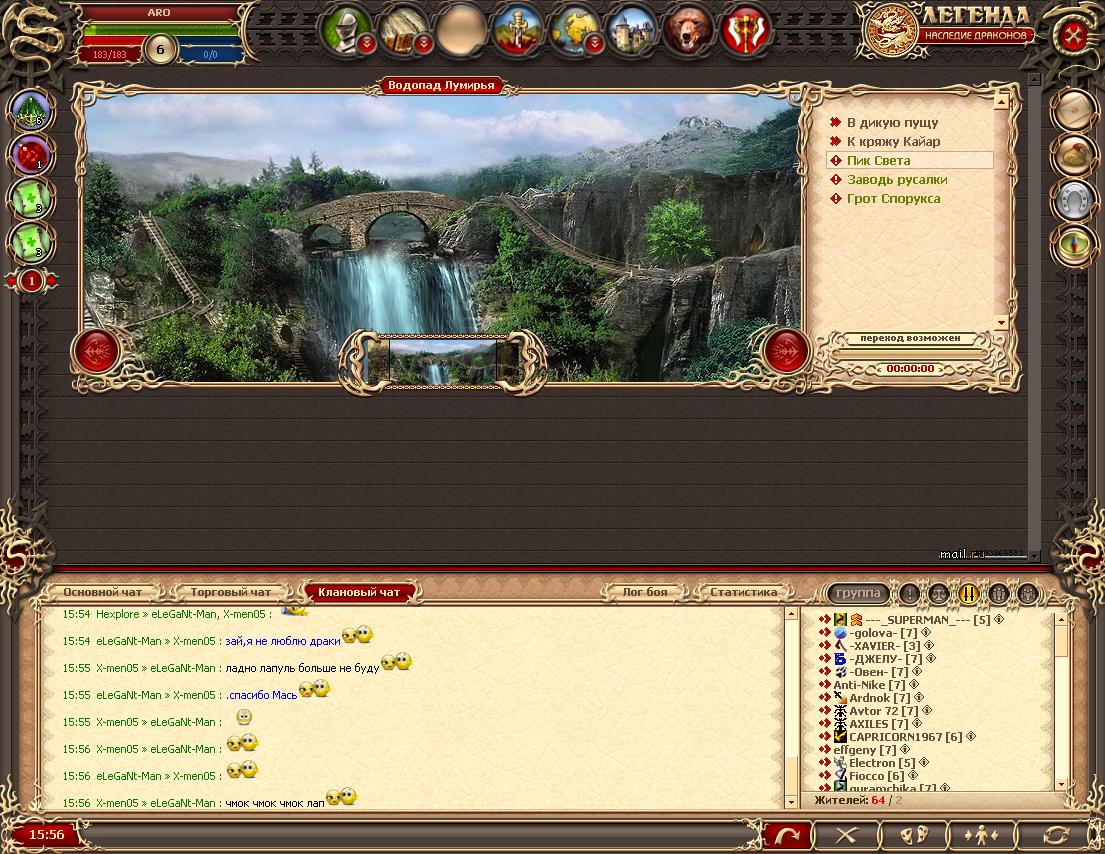Go to К кряжу Кайар
Image resolution: width=1105 pixels, height=854 pixels.
893,141
